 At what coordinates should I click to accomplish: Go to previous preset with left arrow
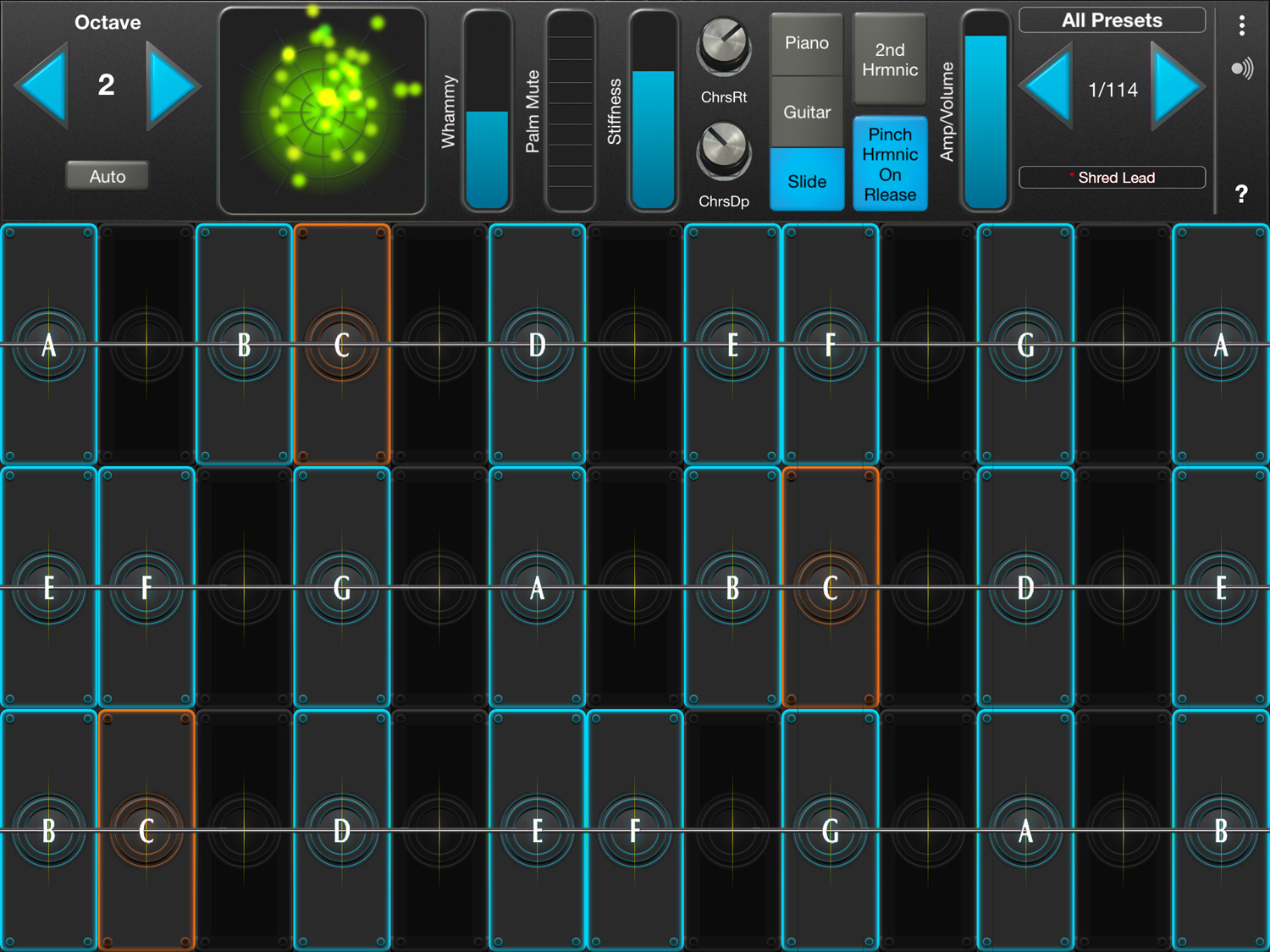click(1046, 89)
